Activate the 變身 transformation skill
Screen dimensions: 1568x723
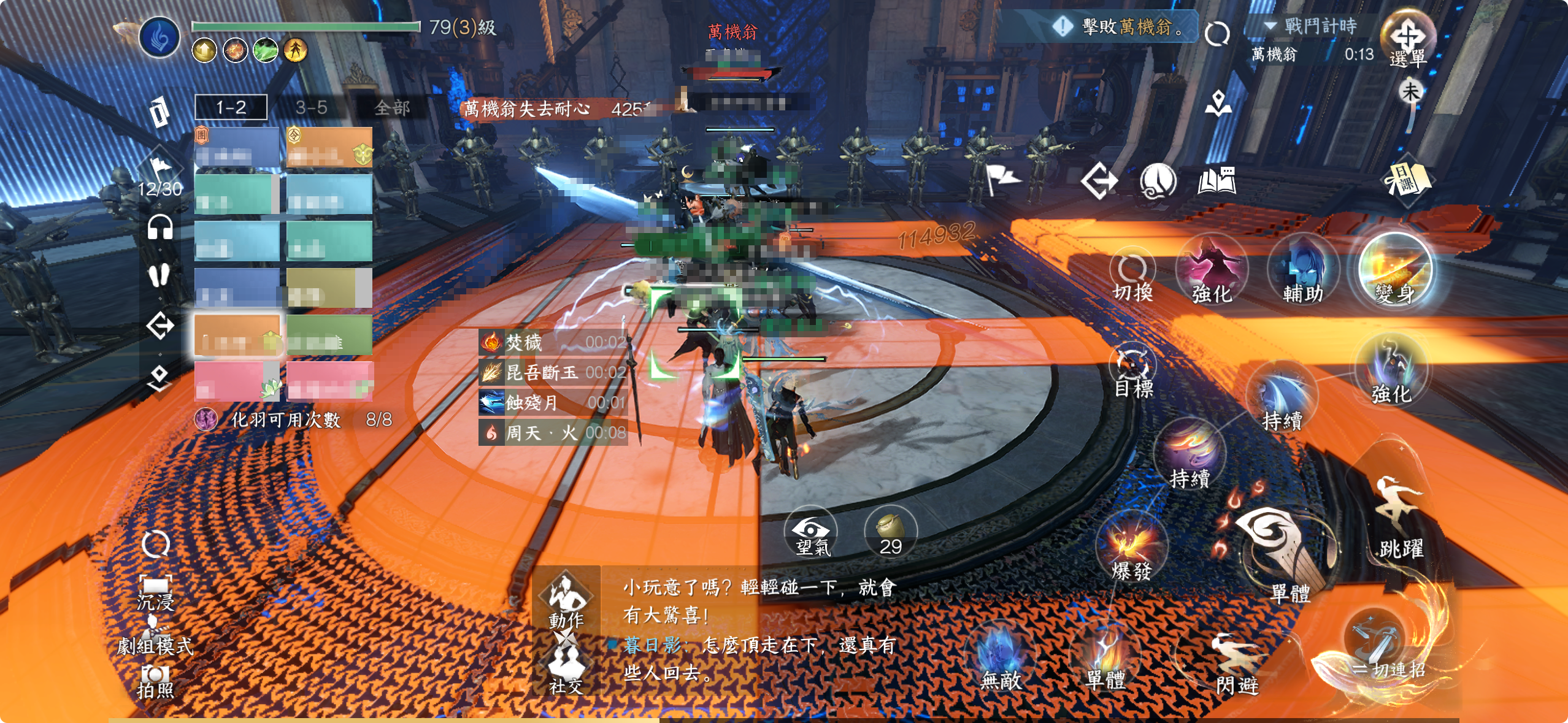pyautogui.click(x=1395, y=271)
